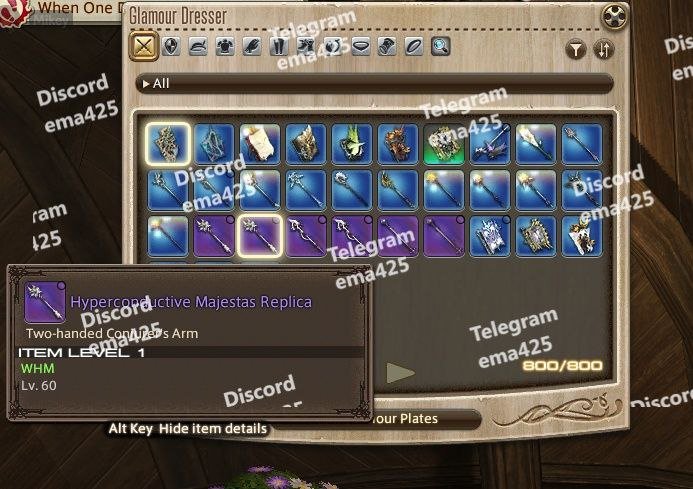Open the funnel filter options
This screenshot has height=489, width=693.
577,49
